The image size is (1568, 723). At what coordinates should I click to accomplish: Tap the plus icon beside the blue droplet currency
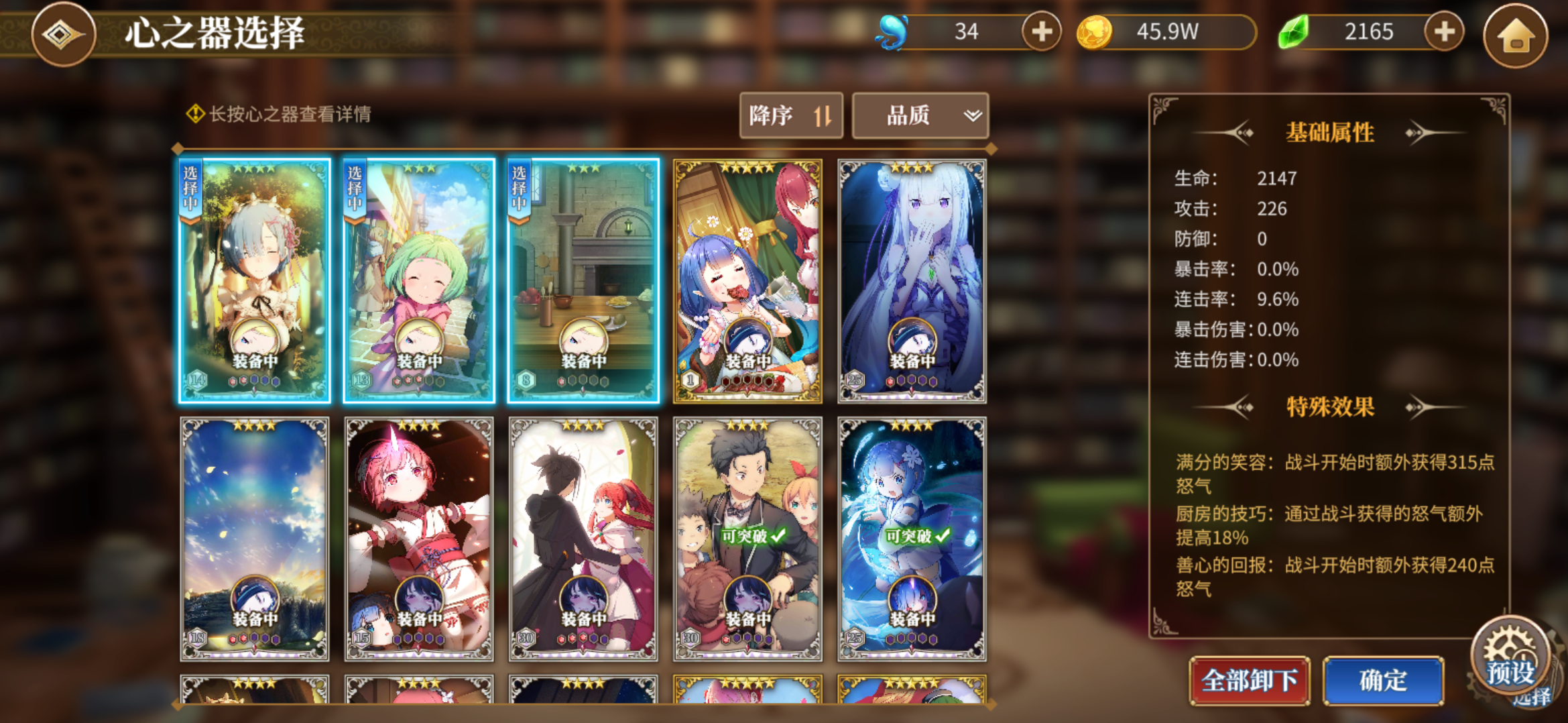[x=1039, y=31]
